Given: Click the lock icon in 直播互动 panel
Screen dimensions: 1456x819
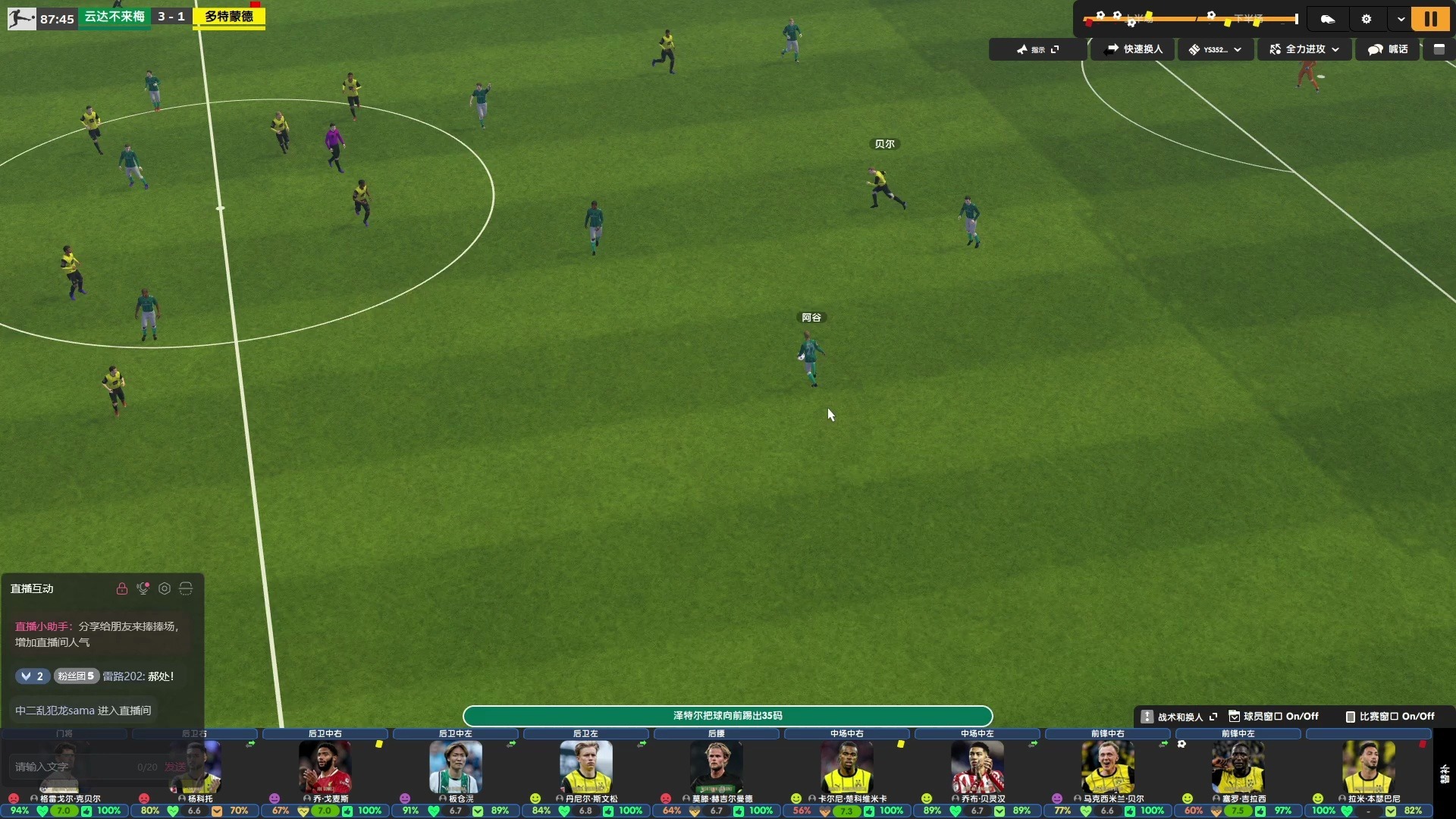Looking at the screenshot, I should (121, 588).
